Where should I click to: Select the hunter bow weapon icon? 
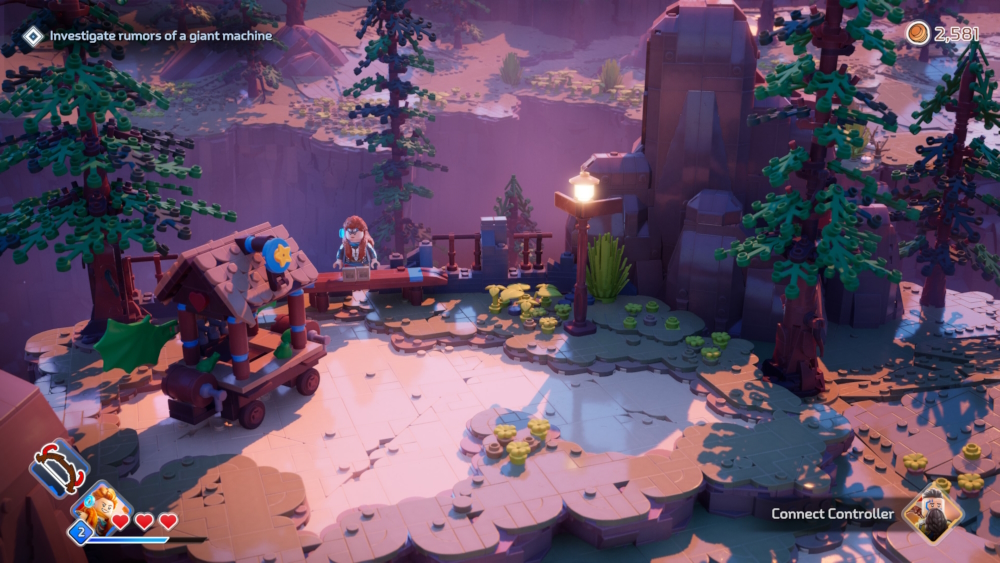(59, 468)
